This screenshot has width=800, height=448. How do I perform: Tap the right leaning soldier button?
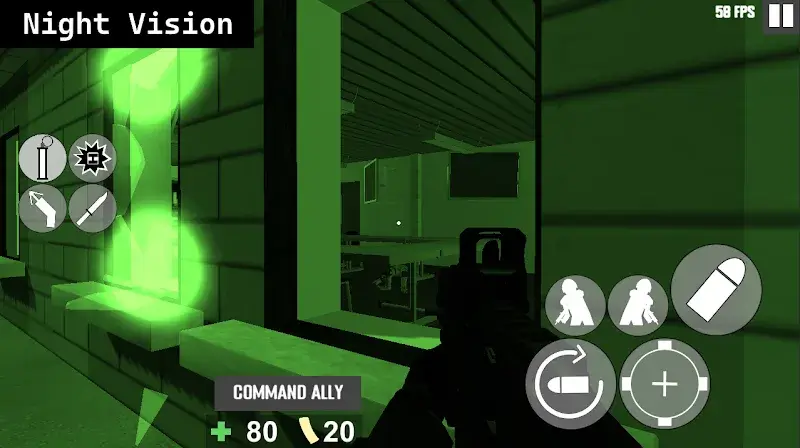click(x=638, y=305)
